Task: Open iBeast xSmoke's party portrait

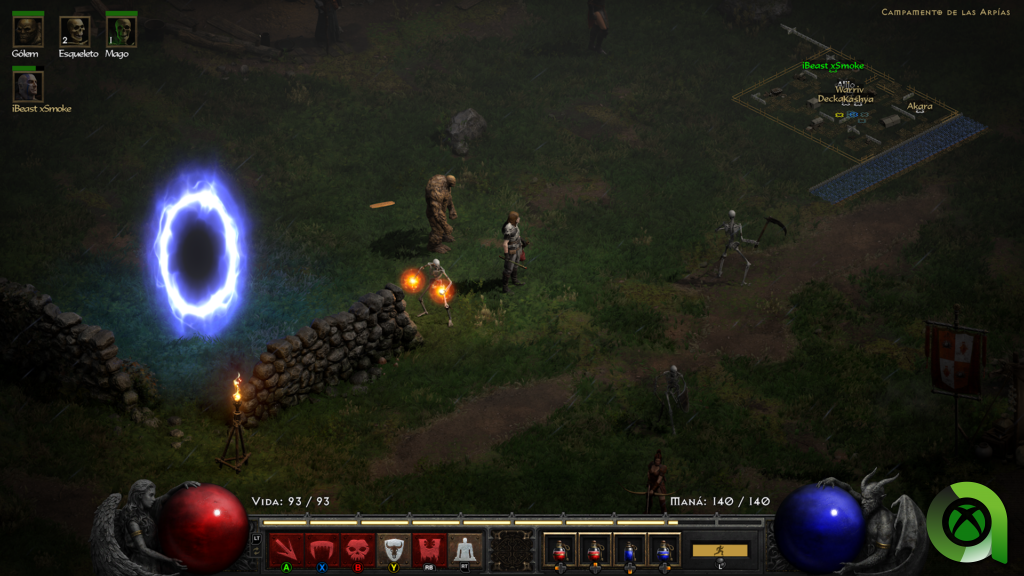Action: point(28,86)
